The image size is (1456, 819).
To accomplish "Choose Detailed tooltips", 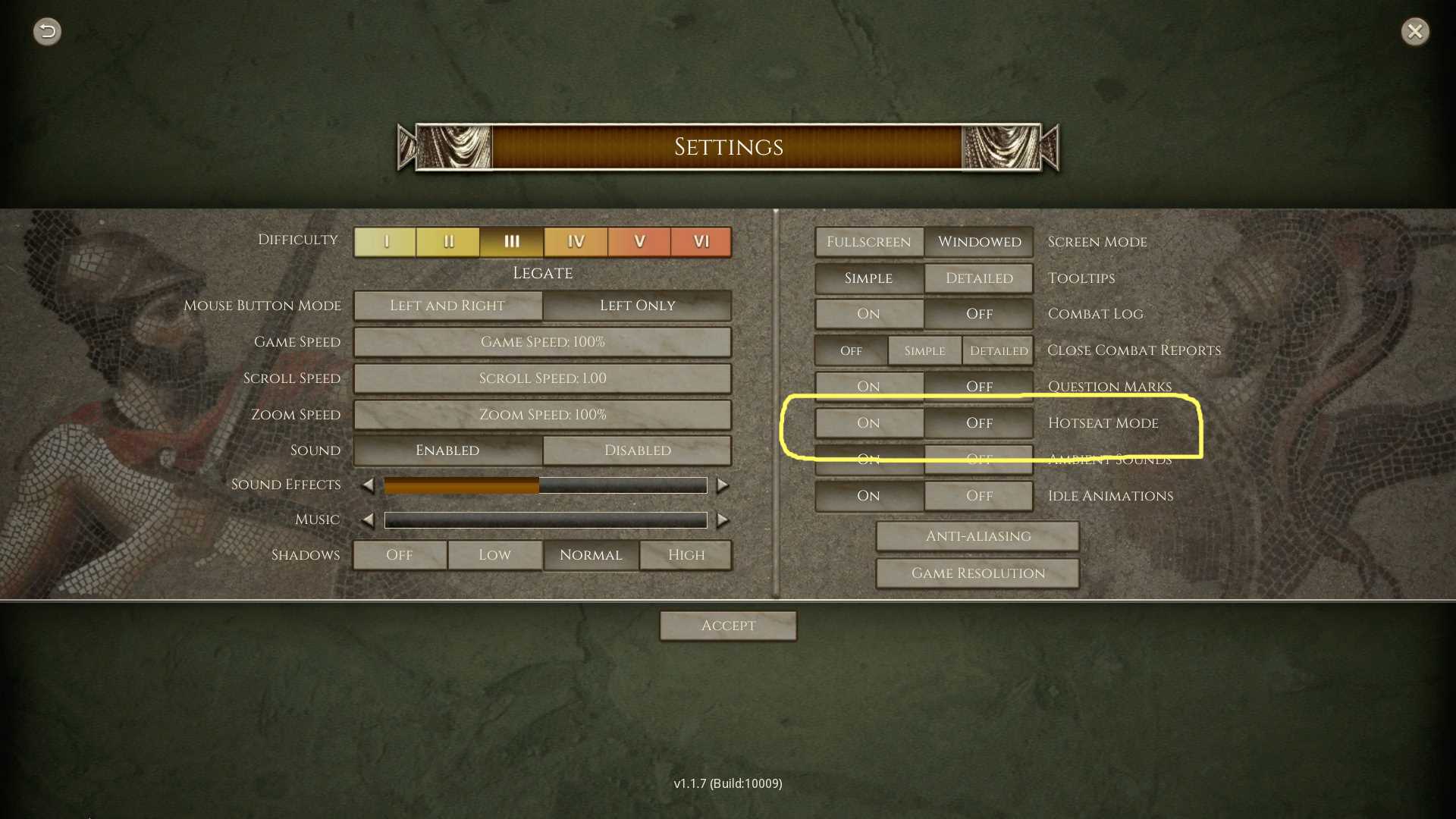I will [979, 278].
